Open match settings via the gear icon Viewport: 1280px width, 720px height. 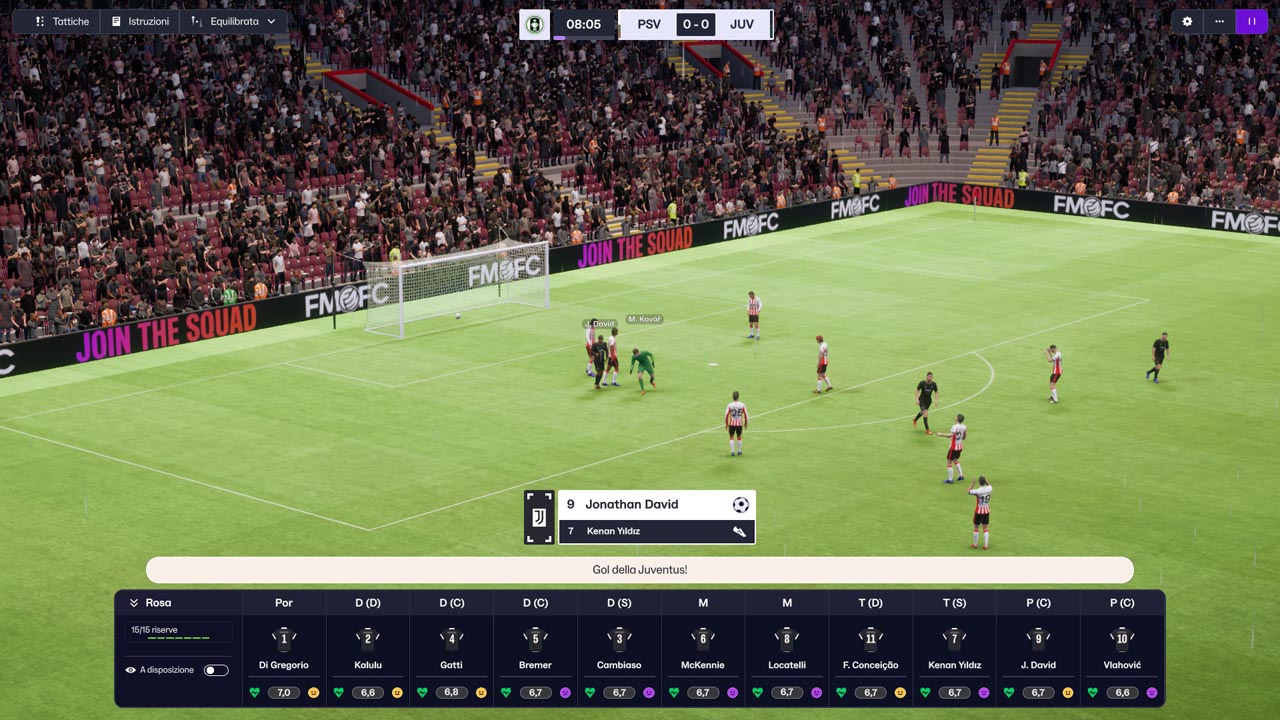click(x=1186, y=21)
